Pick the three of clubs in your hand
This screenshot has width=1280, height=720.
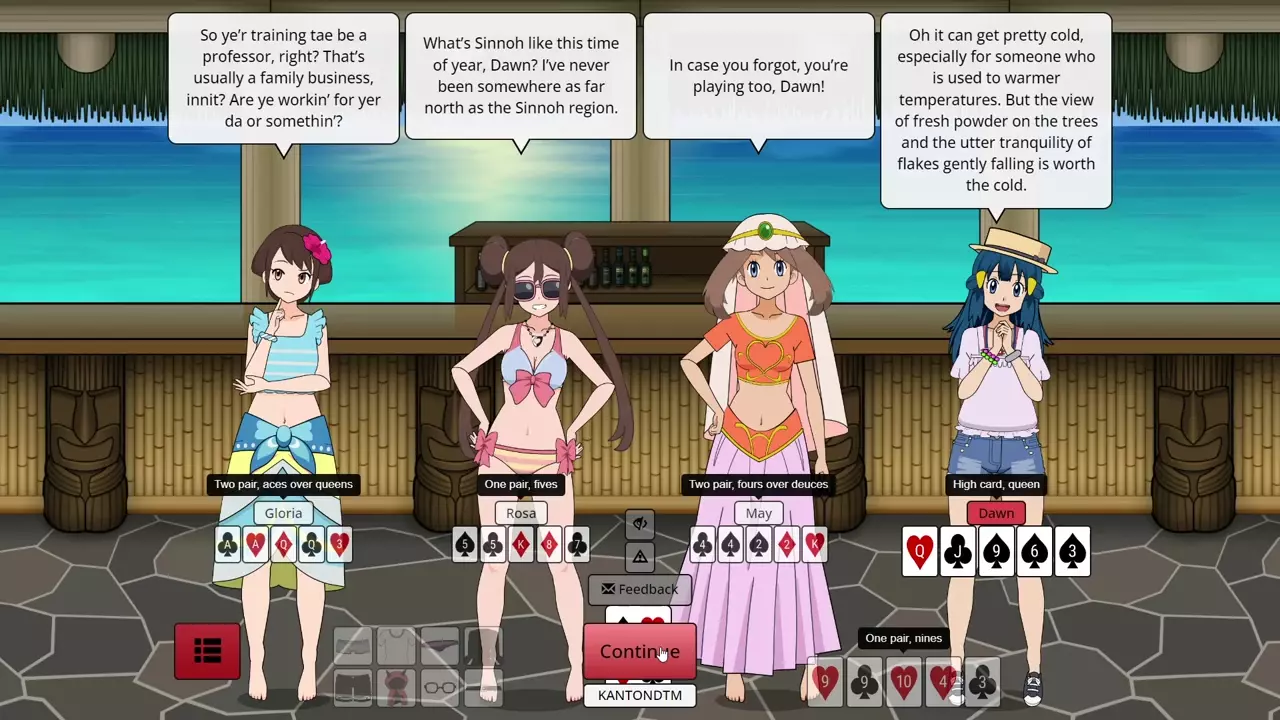click(982, 682)
